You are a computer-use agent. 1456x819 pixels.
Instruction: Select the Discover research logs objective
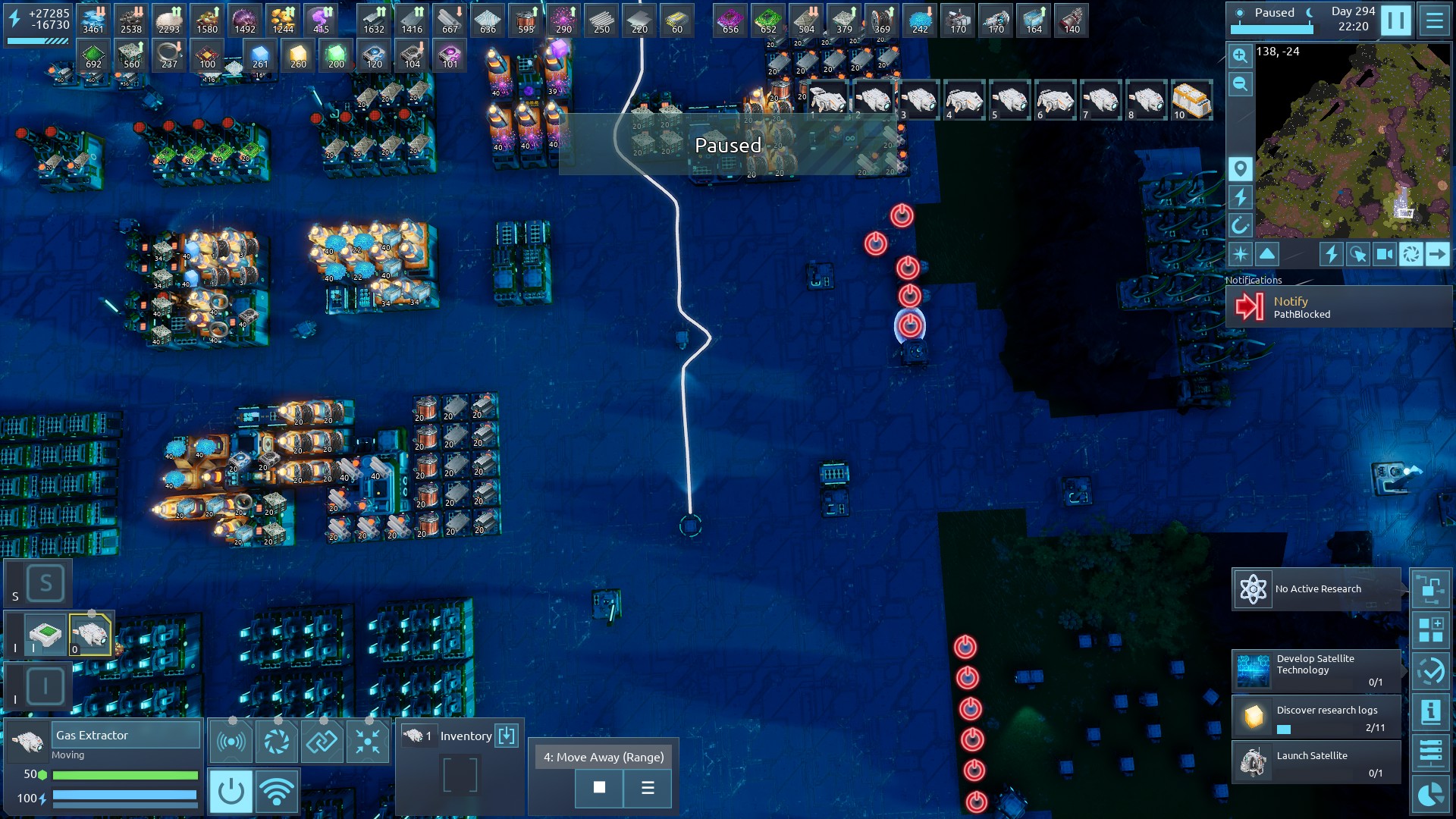tap(1316, 717)
